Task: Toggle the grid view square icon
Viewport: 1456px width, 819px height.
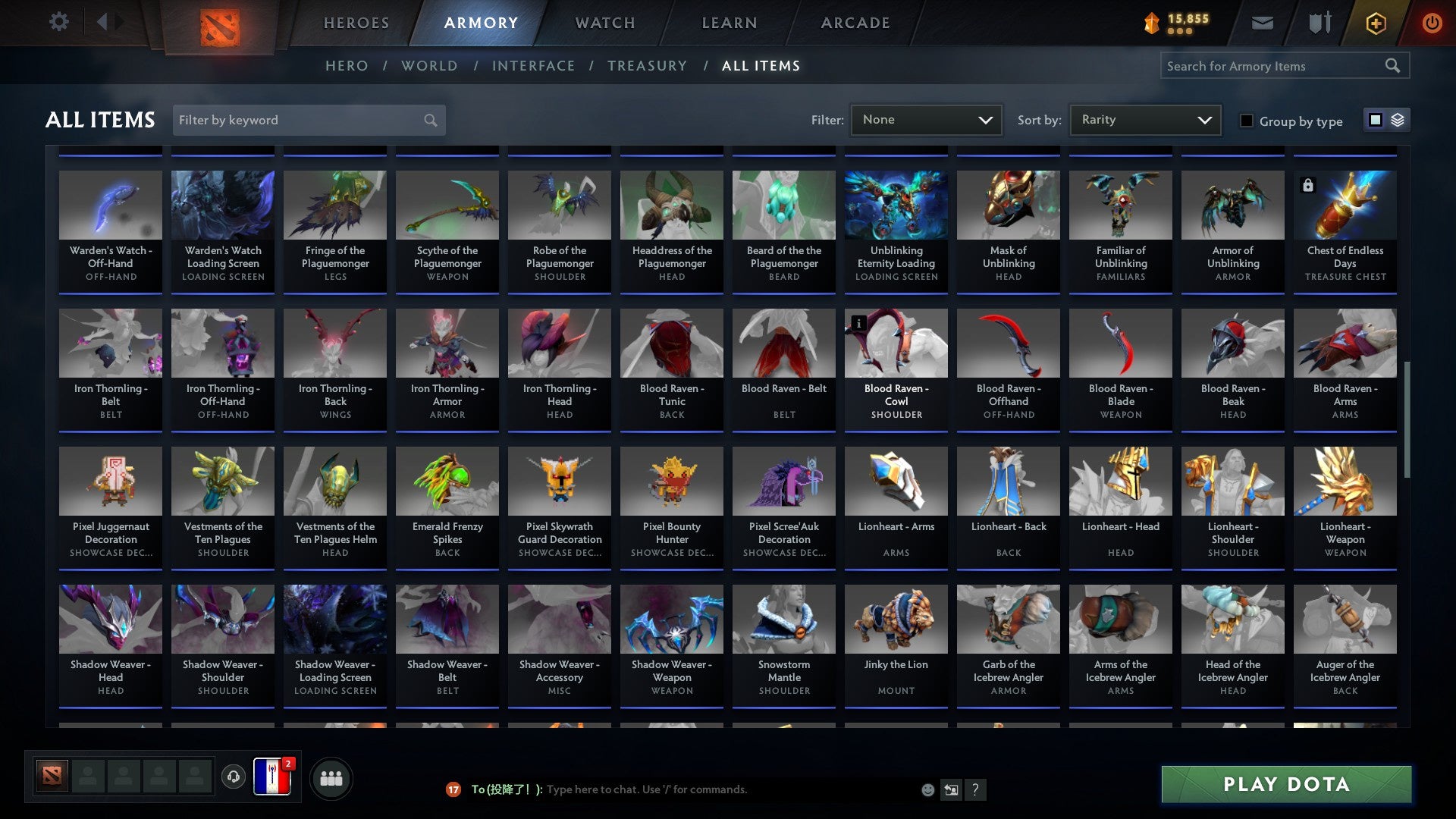Action: pos(1374,120)
